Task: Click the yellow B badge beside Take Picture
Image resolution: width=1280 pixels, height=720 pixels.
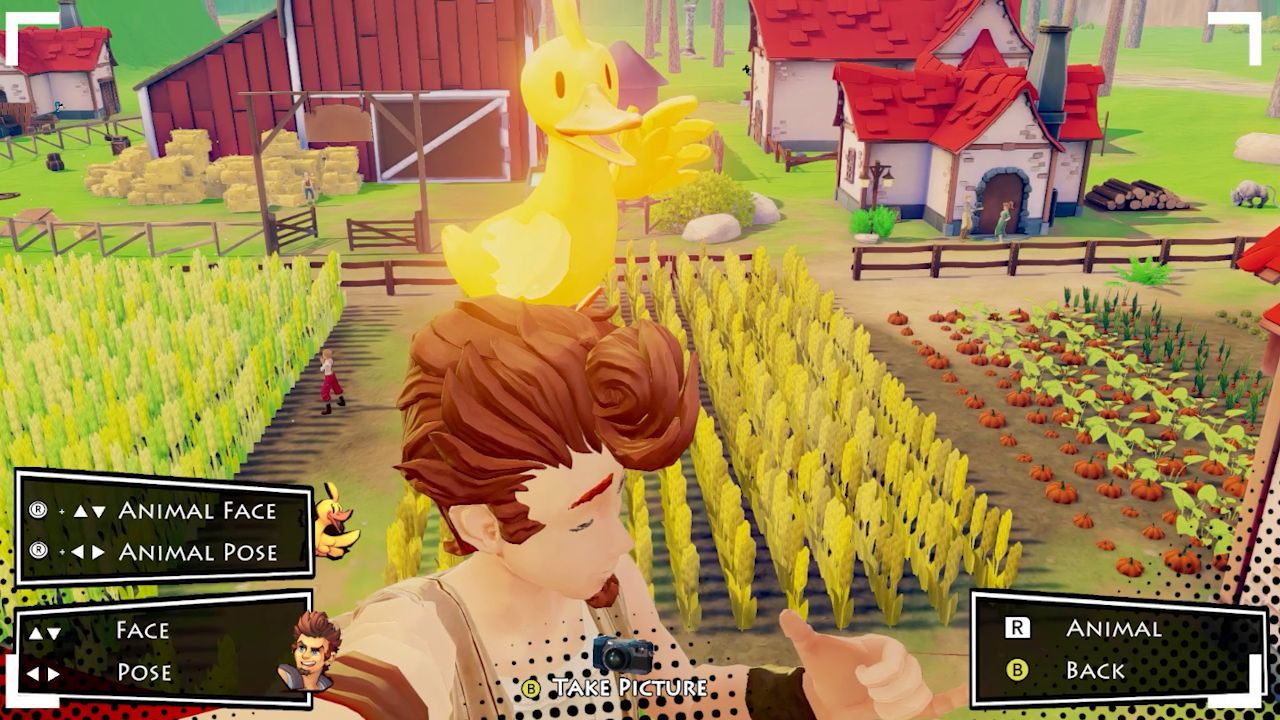Action: [531, 690]
